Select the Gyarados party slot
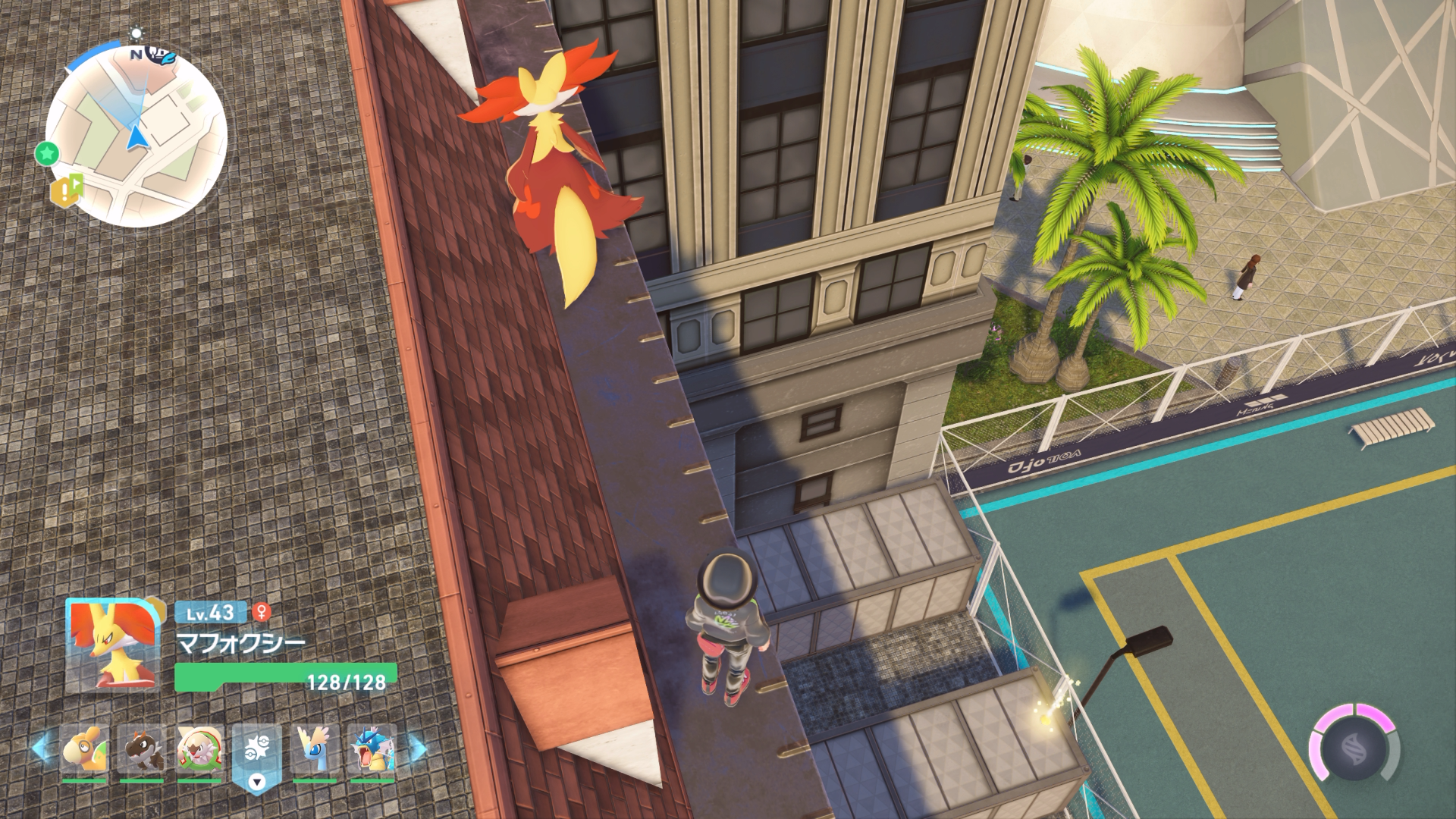 pyautogui.click(x=372, y=749)
